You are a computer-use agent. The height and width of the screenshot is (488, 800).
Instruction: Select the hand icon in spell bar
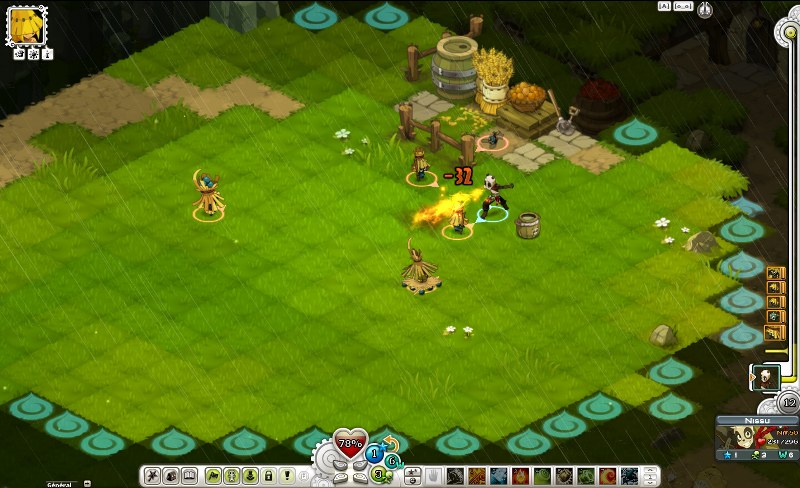[433, 475]
